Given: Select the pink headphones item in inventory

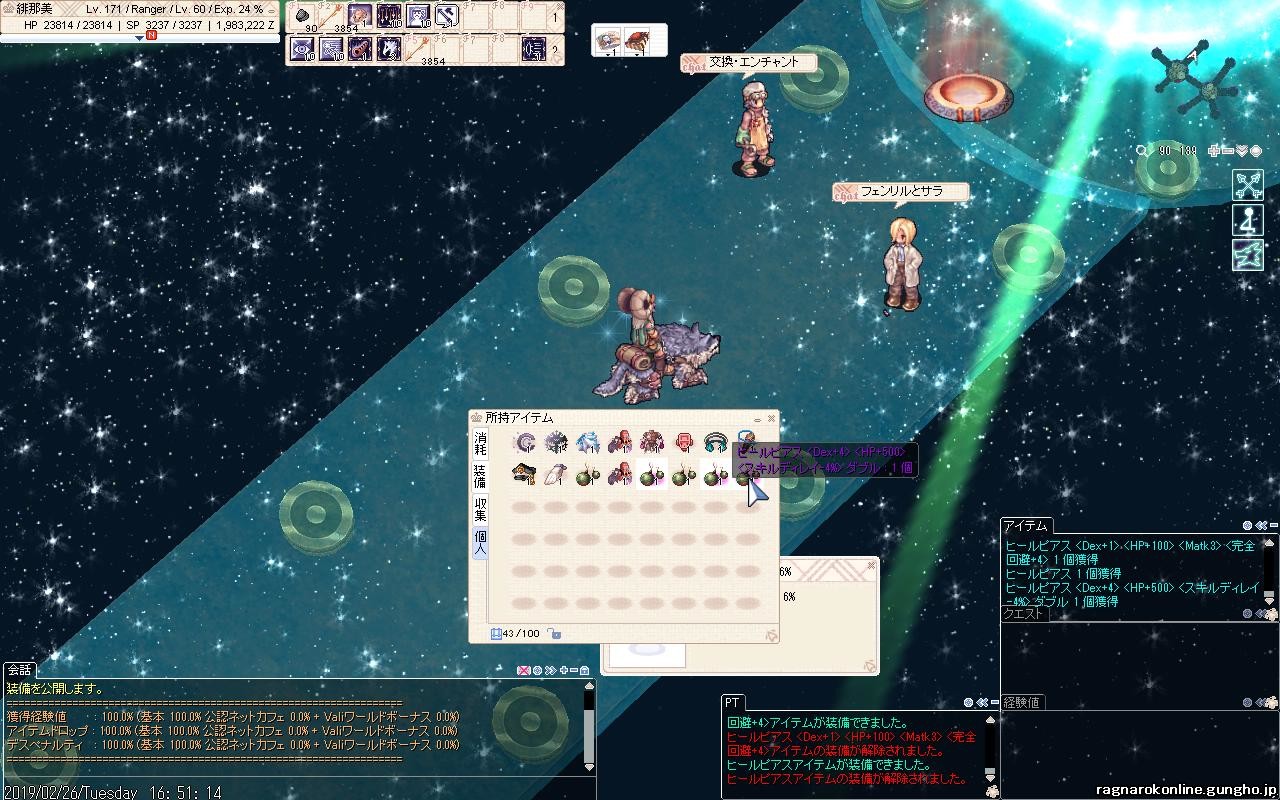Looking at the screenshot, I should coord(685,442).
